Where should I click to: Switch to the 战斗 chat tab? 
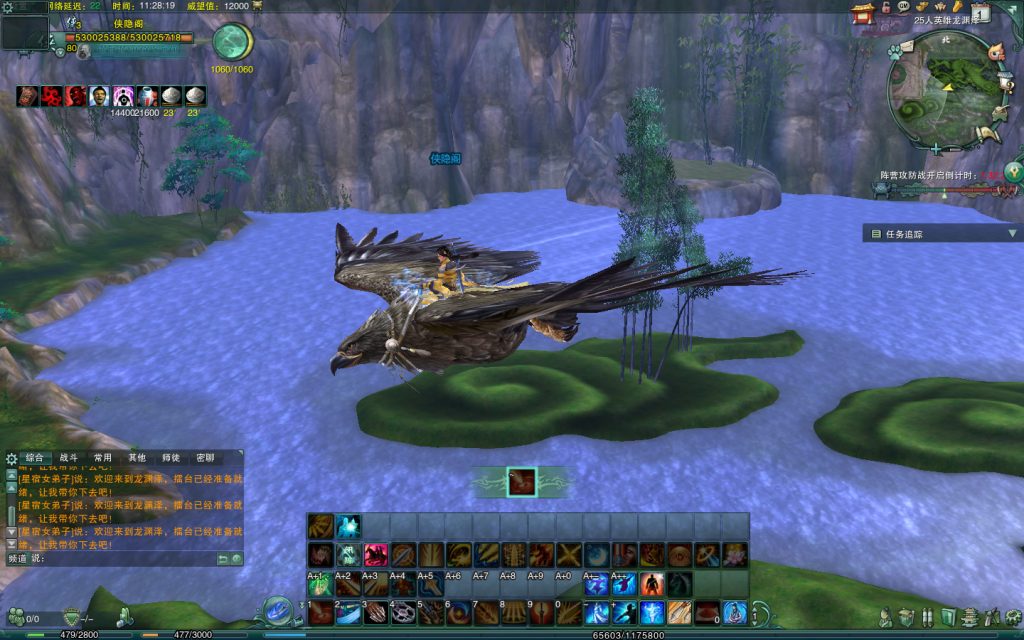[x=68, y=457]
